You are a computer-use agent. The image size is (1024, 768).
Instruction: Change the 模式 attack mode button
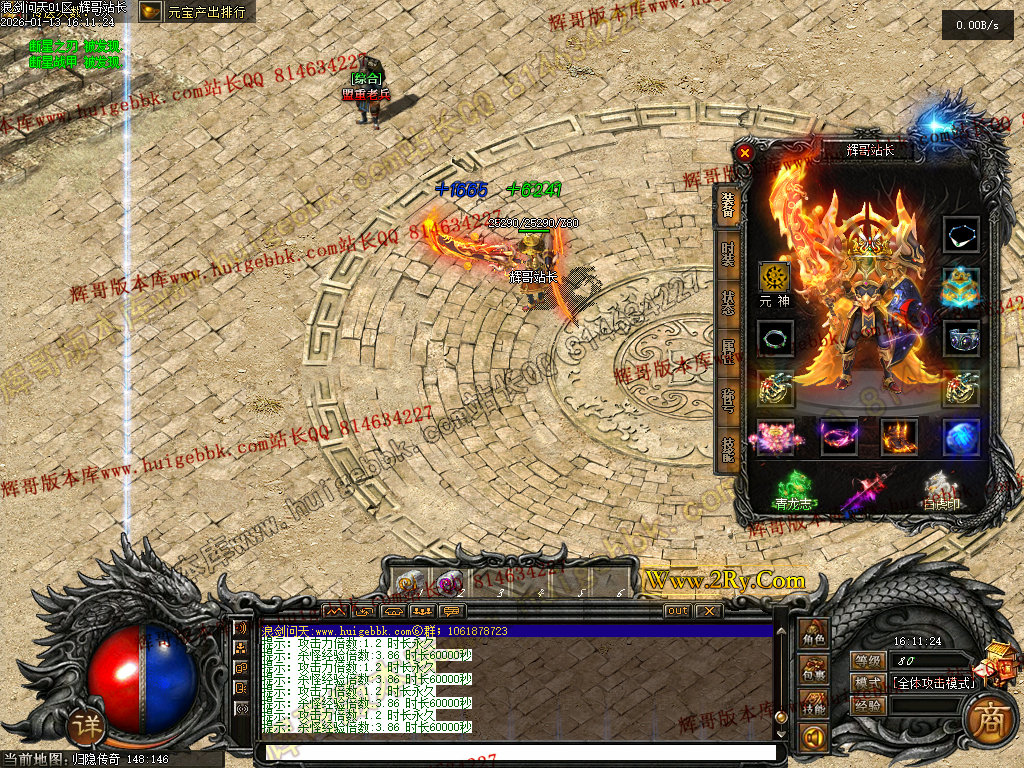point(864,683)
